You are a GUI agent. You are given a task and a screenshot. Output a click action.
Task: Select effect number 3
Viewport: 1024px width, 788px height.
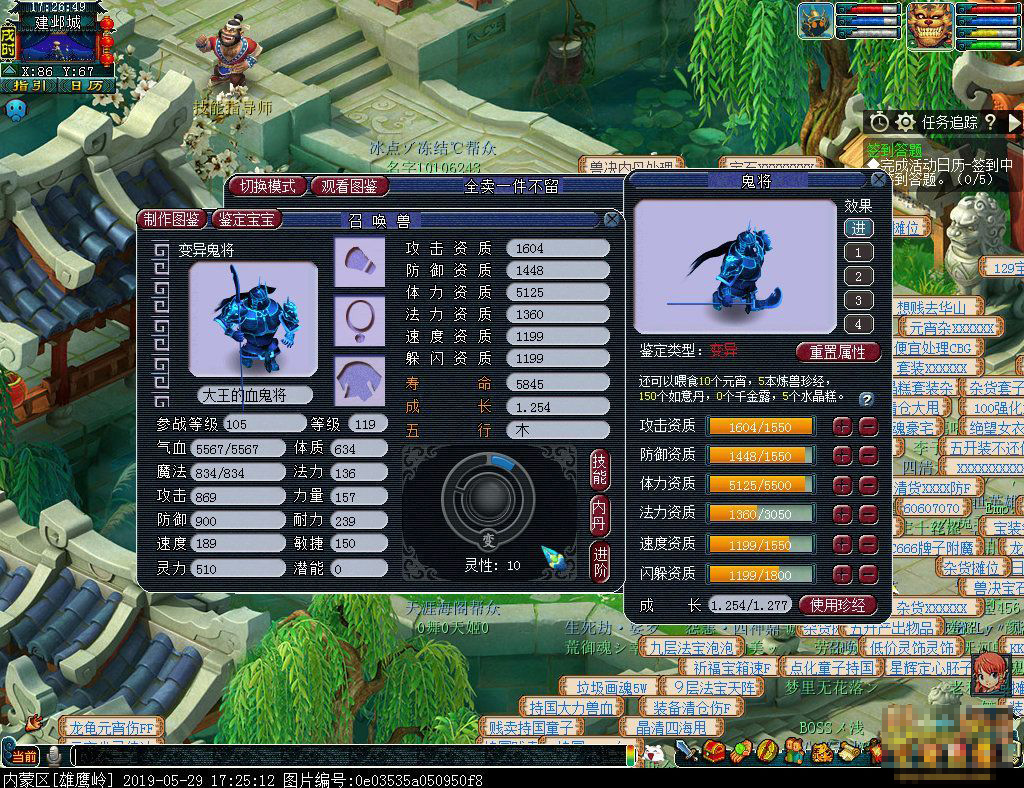(x=858, y=300)
